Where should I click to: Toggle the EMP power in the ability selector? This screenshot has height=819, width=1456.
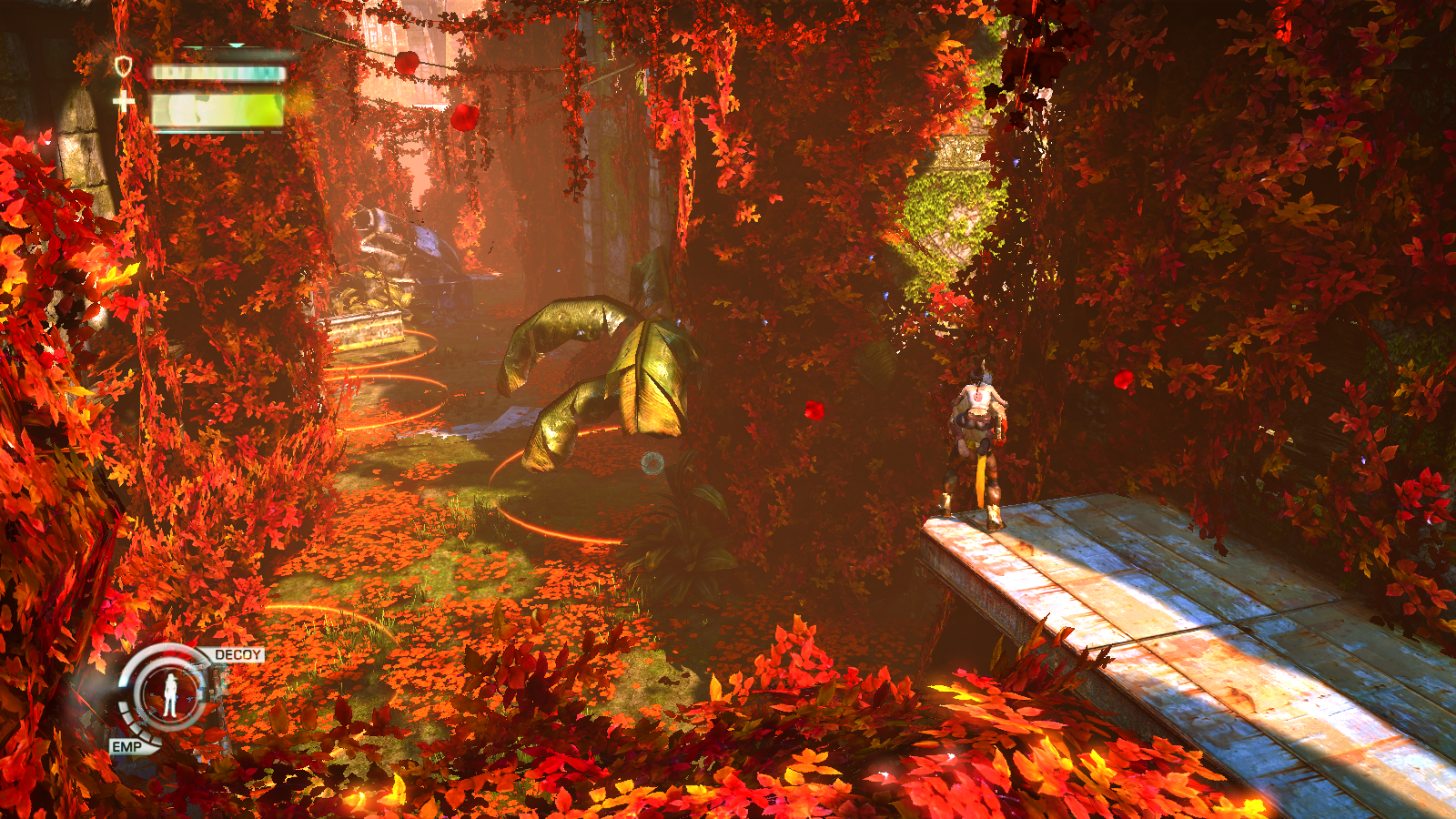tap(127, 746)
